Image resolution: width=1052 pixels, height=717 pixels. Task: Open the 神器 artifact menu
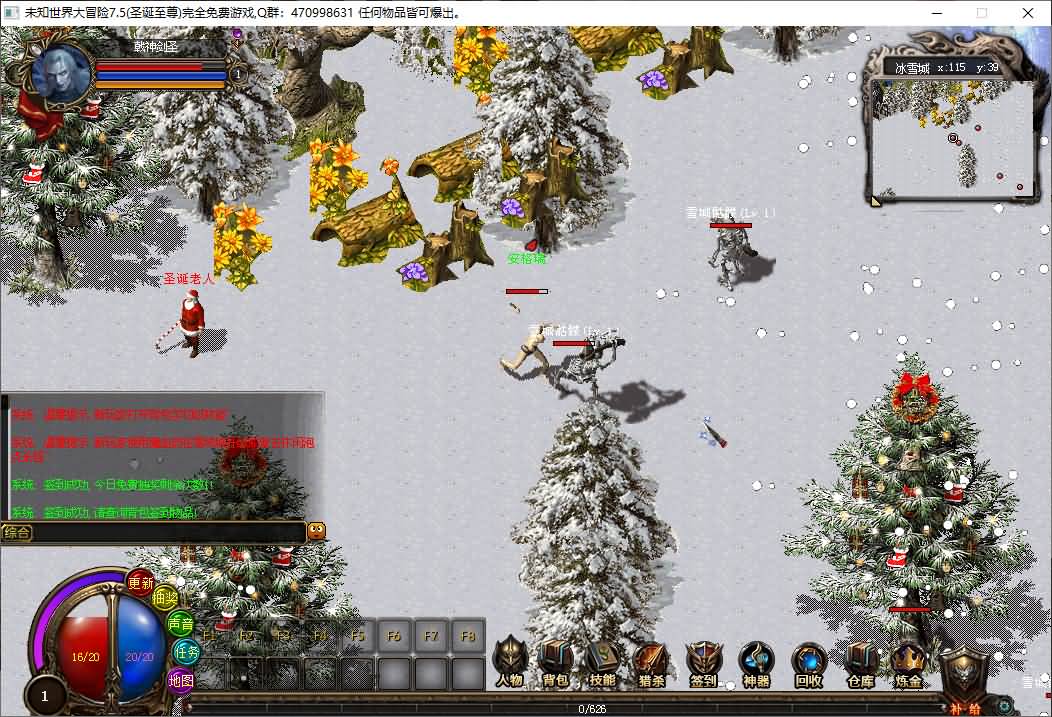756,662
